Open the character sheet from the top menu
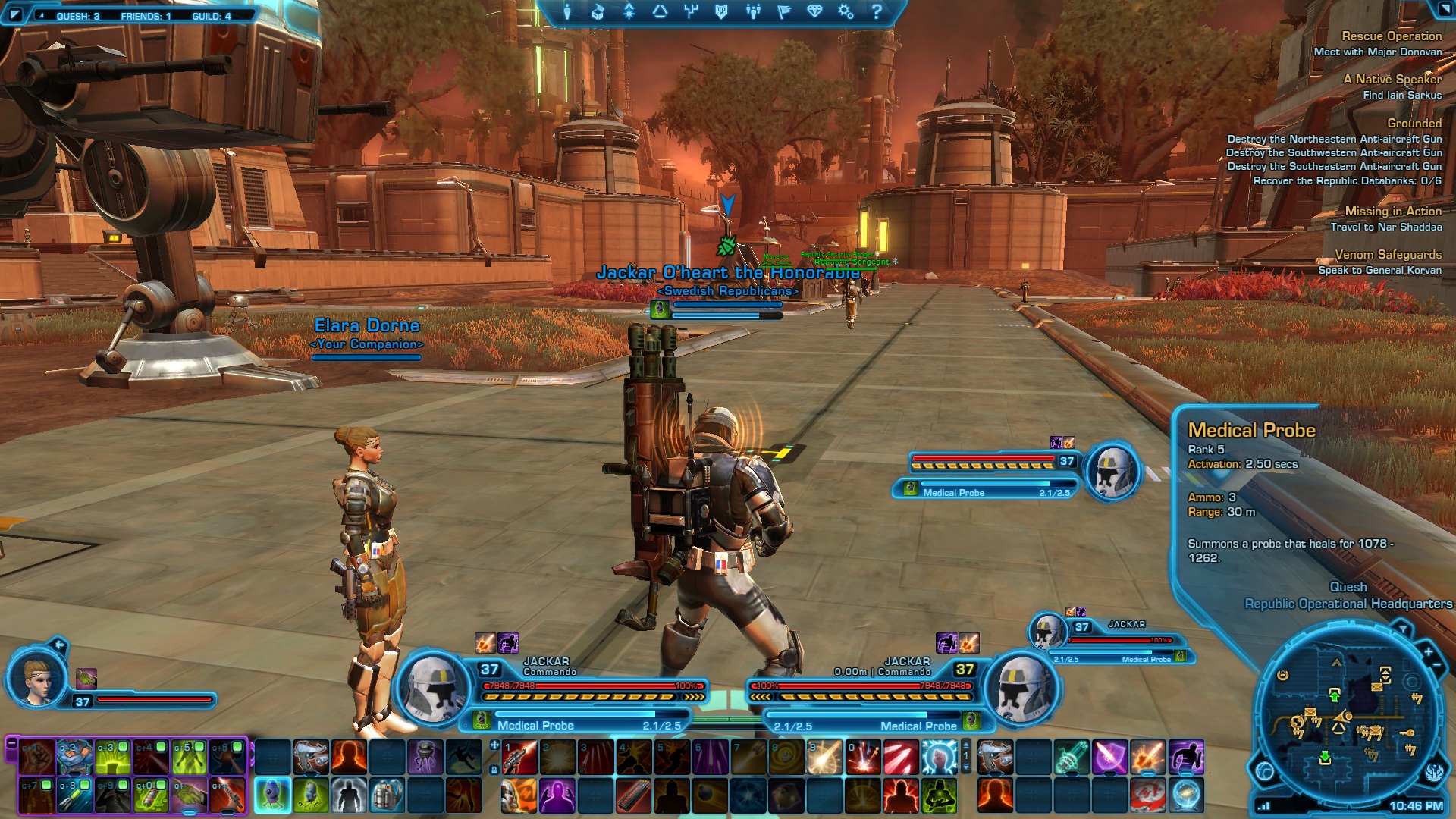Image resolution: width=1456 pixels, height=819 pixels. click(x=566, y=12)
